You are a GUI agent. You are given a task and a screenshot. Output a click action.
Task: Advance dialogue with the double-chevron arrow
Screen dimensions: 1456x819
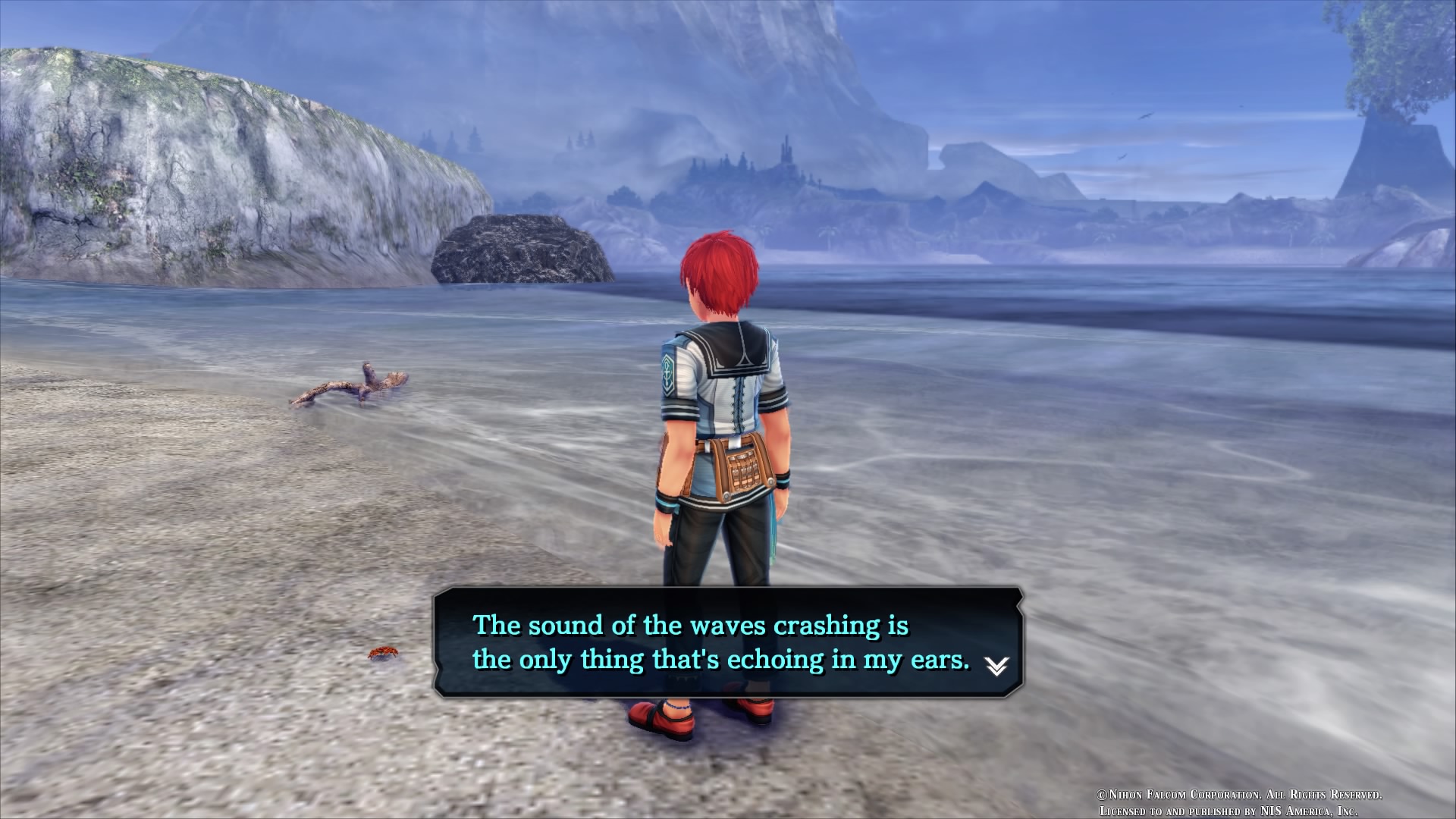click(x=996, y=666)
